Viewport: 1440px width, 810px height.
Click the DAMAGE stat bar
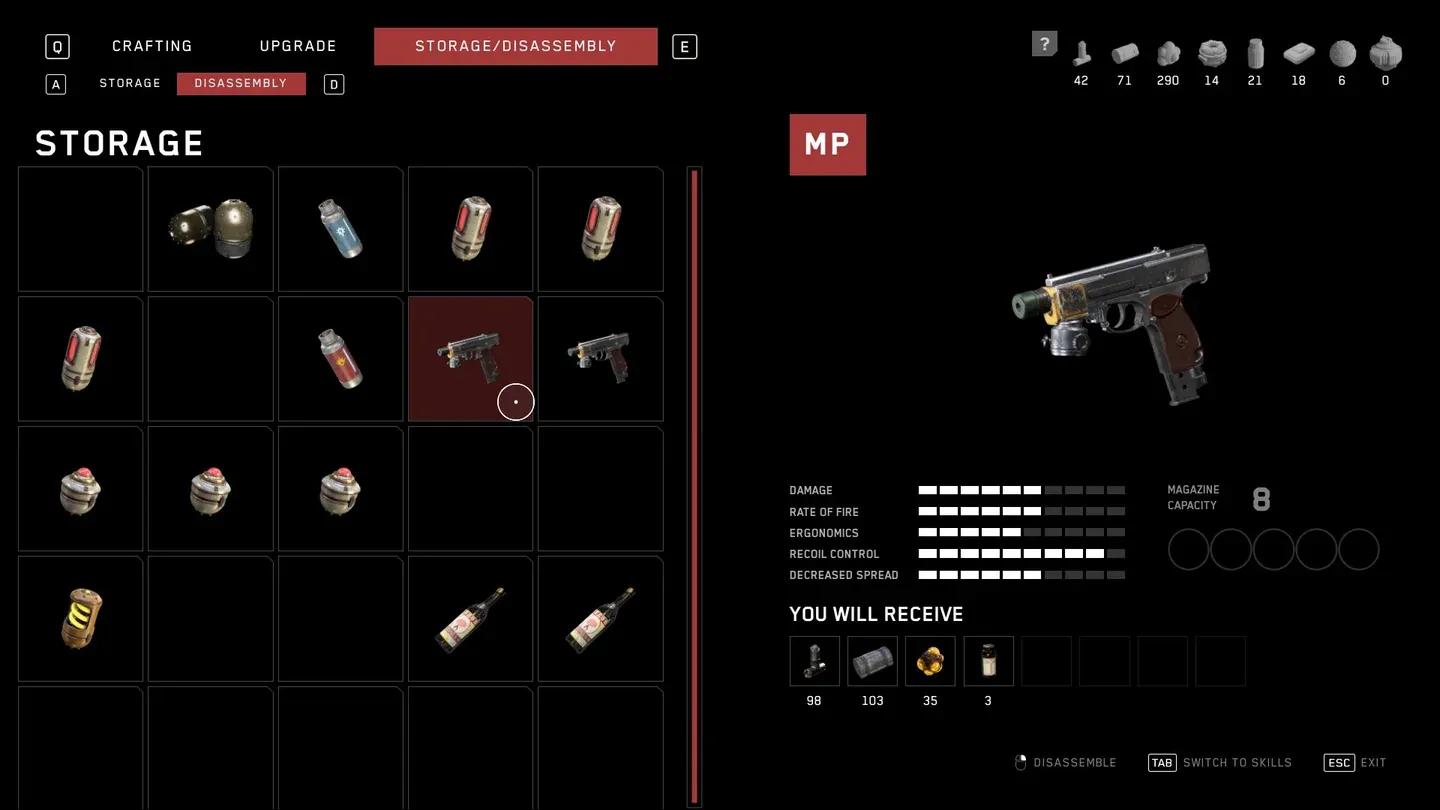[1020, 490]
